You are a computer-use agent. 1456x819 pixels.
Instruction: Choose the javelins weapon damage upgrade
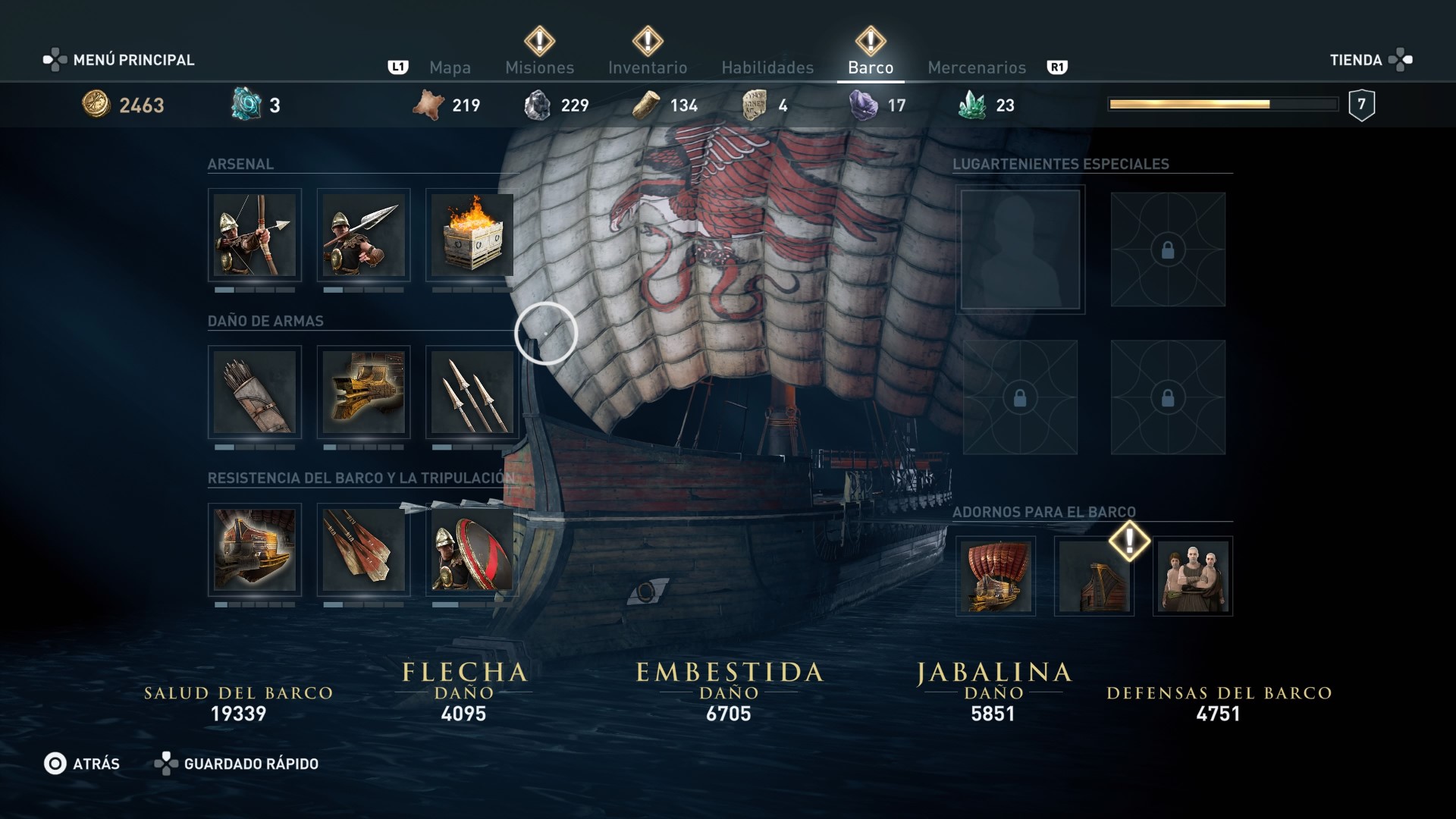coord(472,392)
